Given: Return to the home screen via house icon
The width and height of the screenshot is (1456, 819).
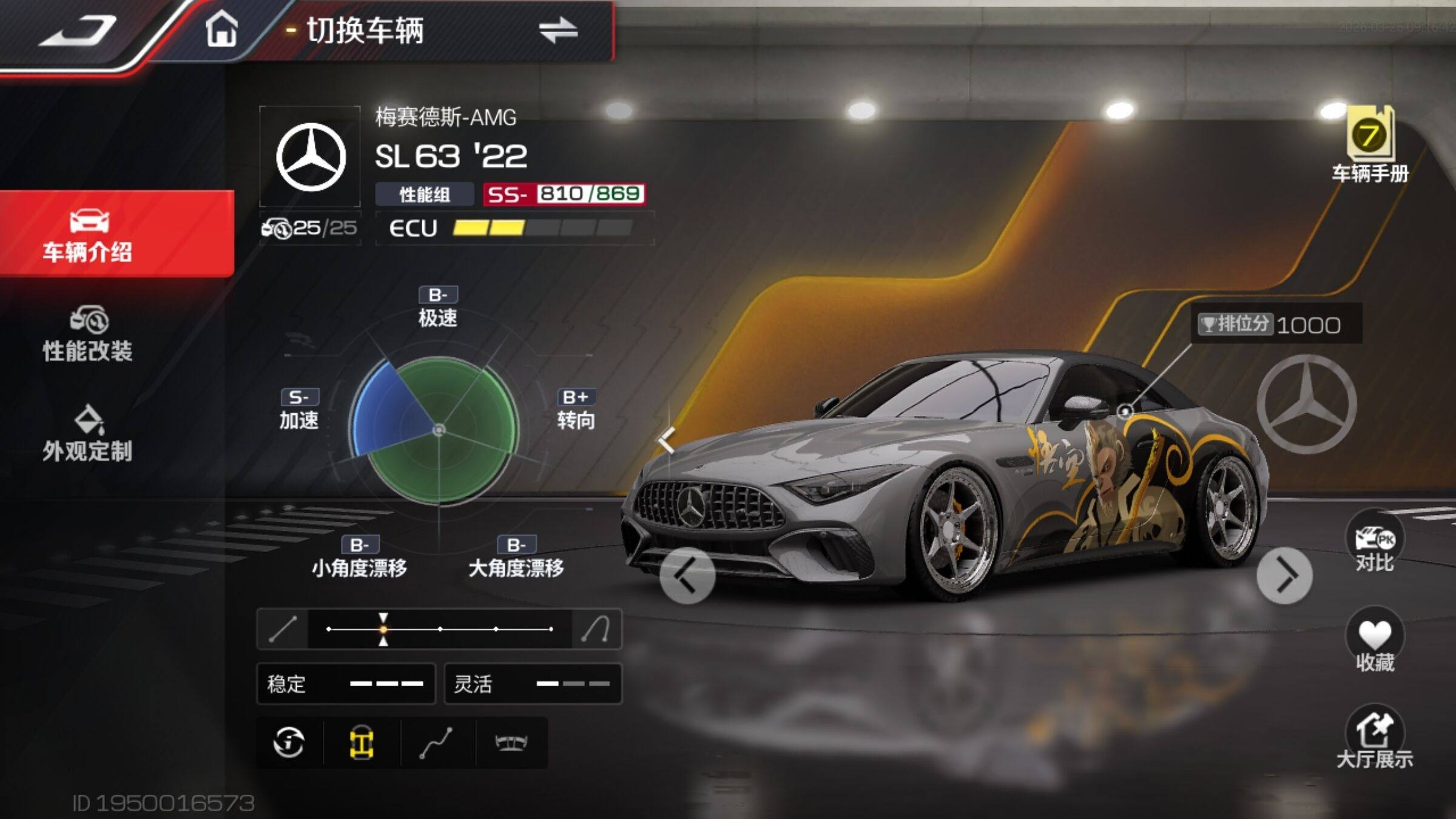Looking at the screenshot, I should click(x=221, y=29).
